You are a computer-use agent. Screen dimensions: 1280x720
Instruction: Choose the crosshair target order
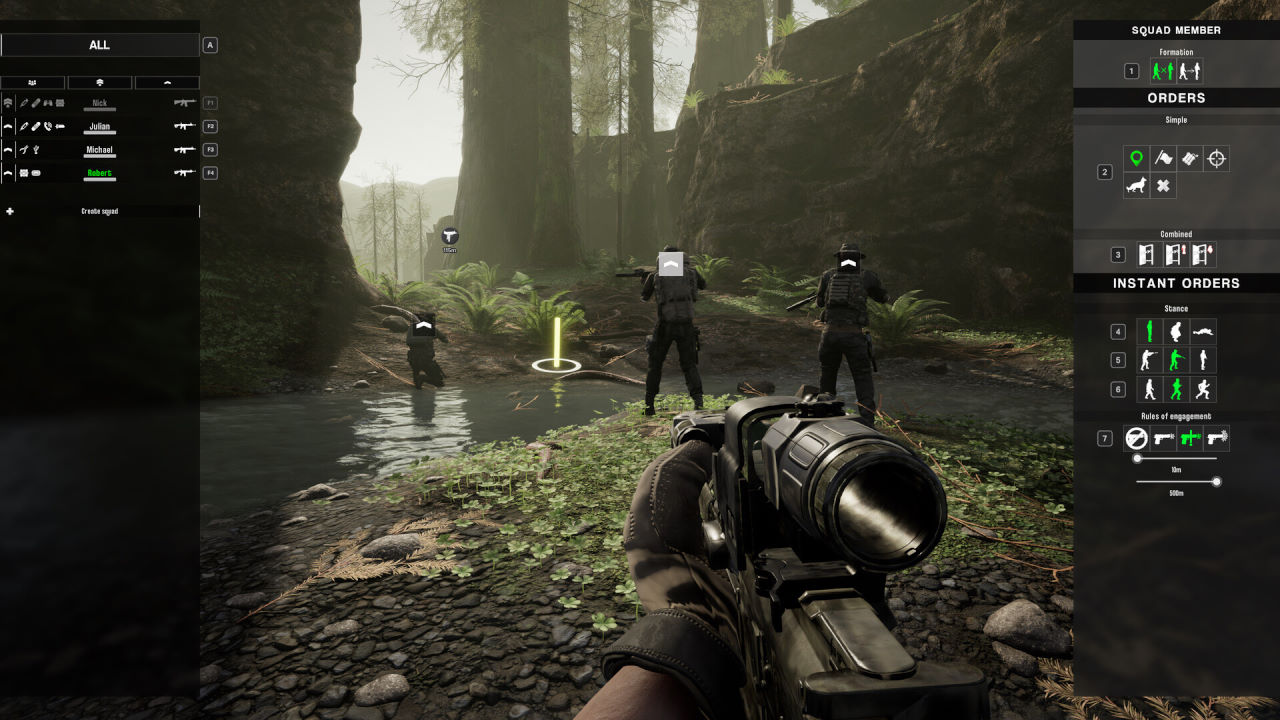1216,158
